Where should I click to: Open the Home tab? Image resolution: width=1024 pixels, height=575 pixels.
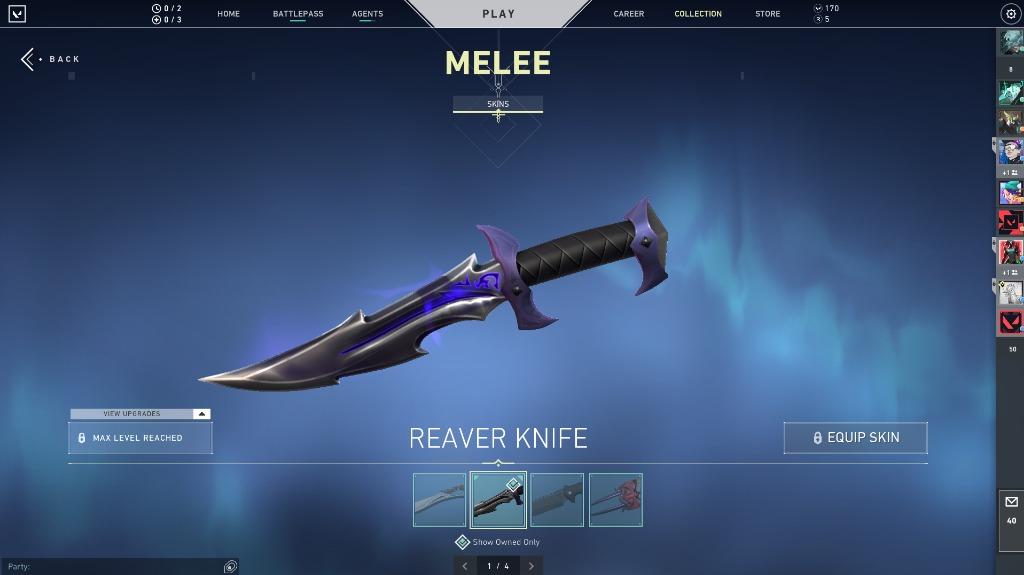(x=228, y=14)
